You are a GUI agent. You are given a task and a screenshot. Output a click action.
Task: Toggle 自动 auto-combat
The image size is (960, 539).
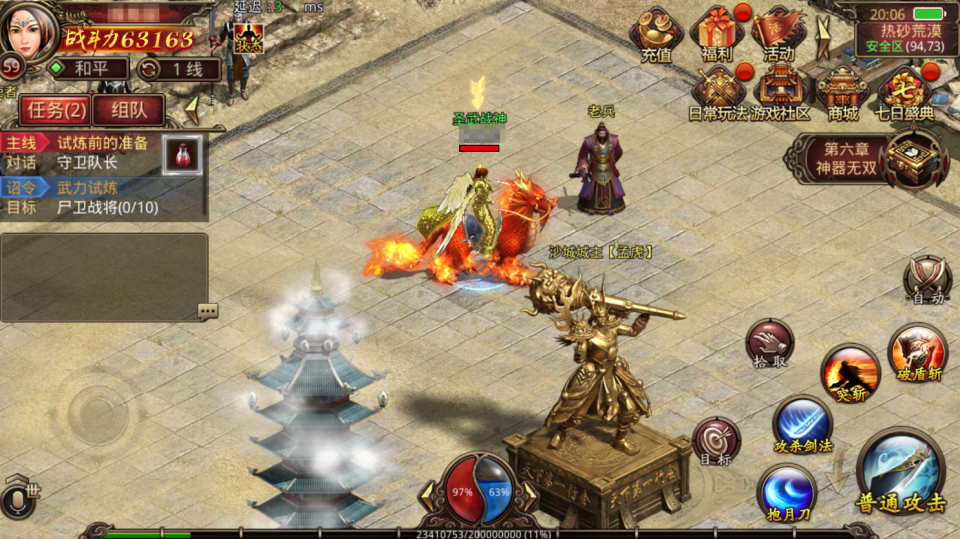(925, 279)
